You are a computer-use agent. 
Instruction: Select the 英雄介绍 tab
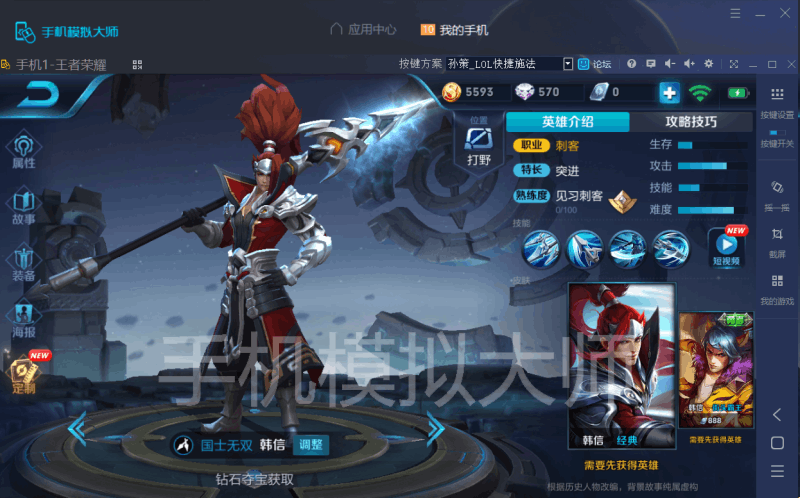(568, 122)
